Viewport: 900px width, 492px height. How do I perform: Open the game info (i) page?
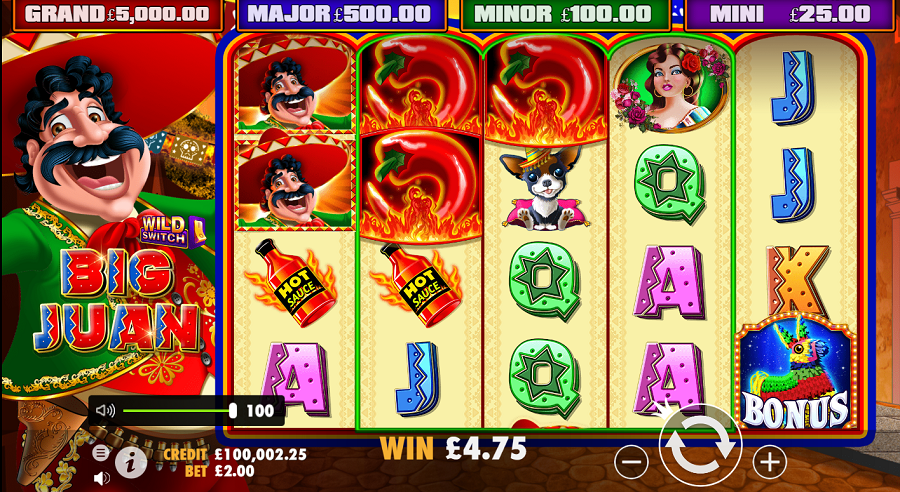coord(130,461)
